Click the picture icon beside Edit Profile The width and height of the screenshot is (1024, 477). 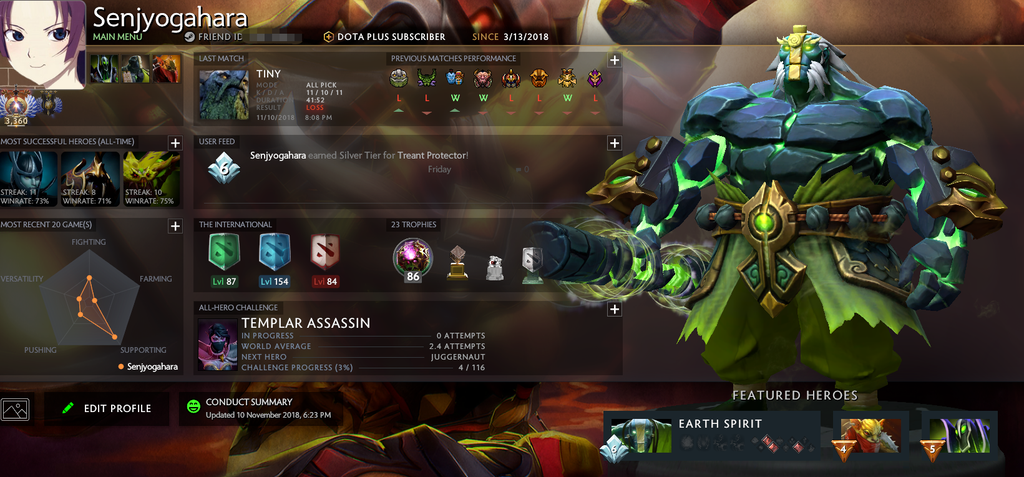click(x=15, y=408)
